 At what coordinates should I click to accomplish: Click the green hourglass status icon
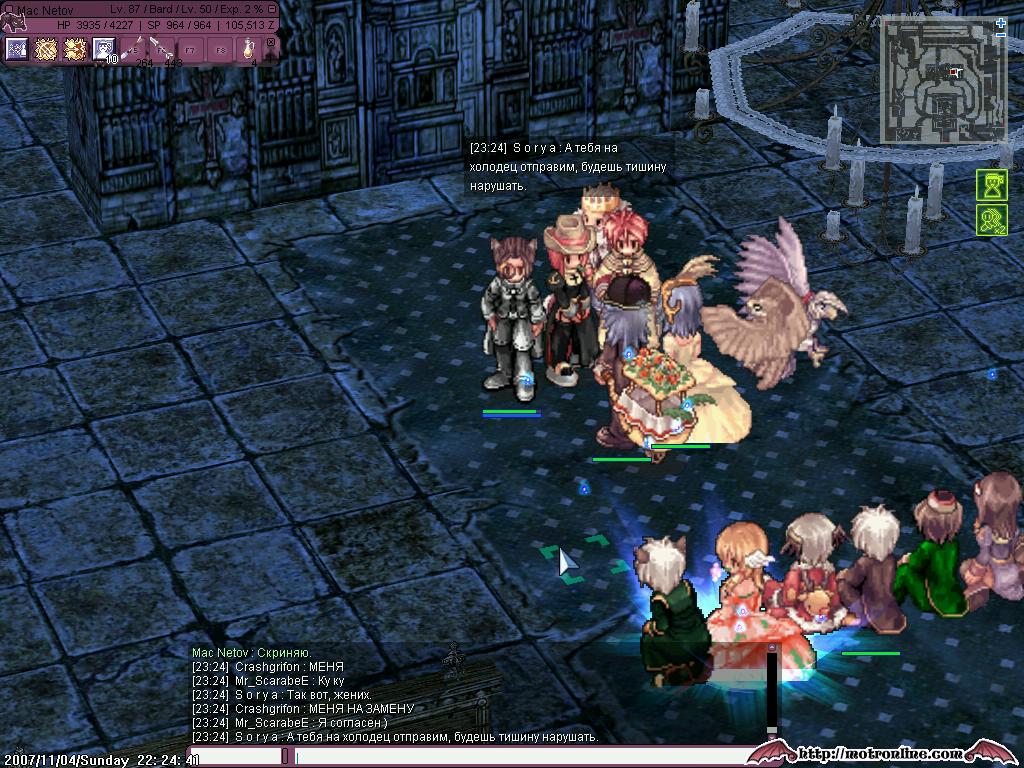991,186
